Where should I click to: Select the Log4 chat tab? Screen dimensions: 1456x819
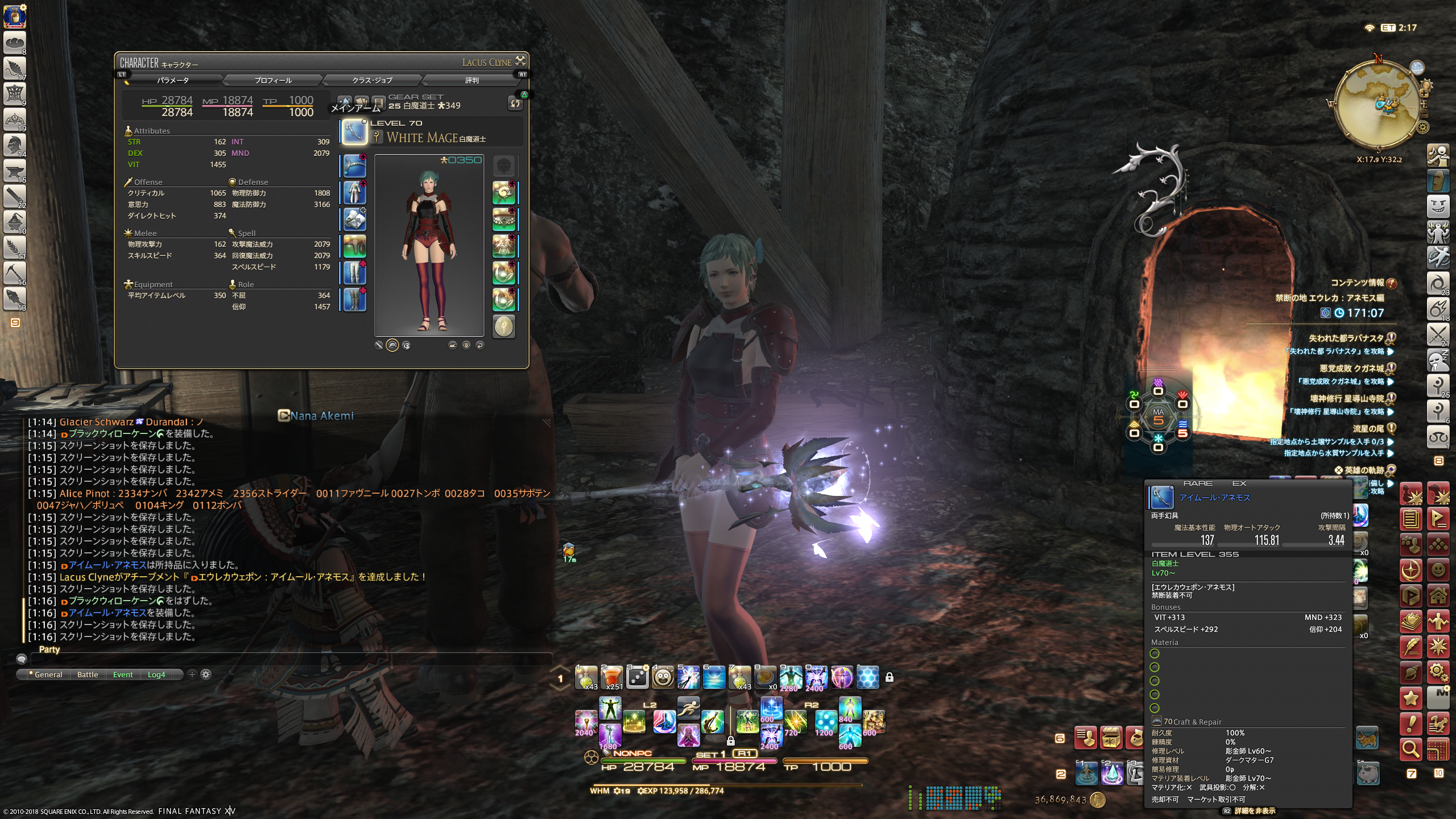pos(156,675)
